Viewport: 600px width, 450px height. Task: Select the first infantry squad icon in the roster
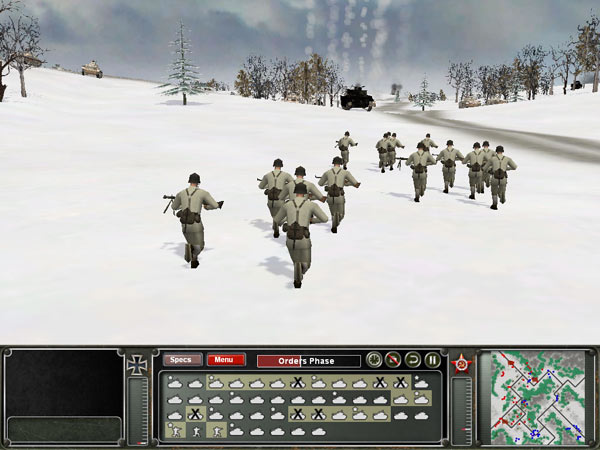[174, 431]
